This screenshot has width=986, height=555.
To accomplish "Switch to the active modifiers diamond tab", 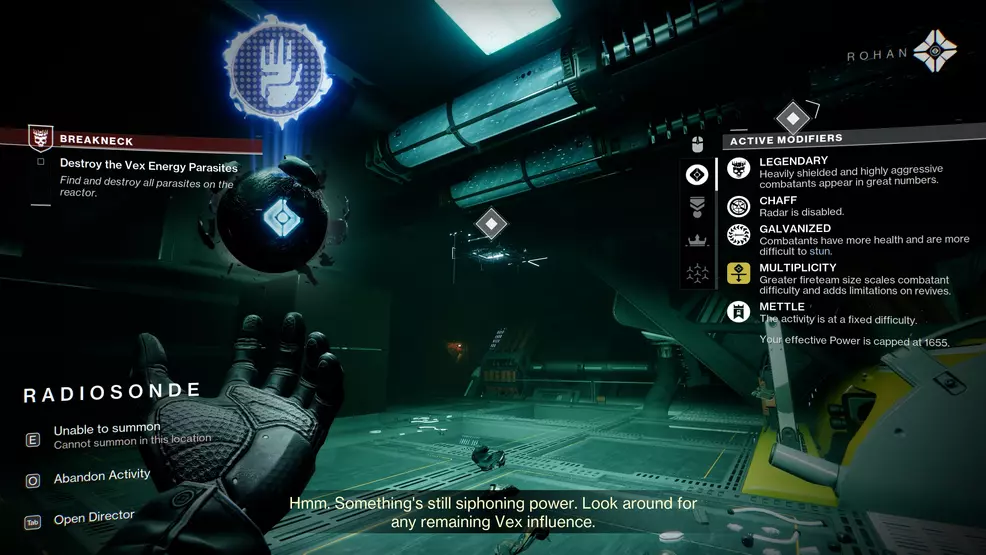I will (x=697, y=174).
